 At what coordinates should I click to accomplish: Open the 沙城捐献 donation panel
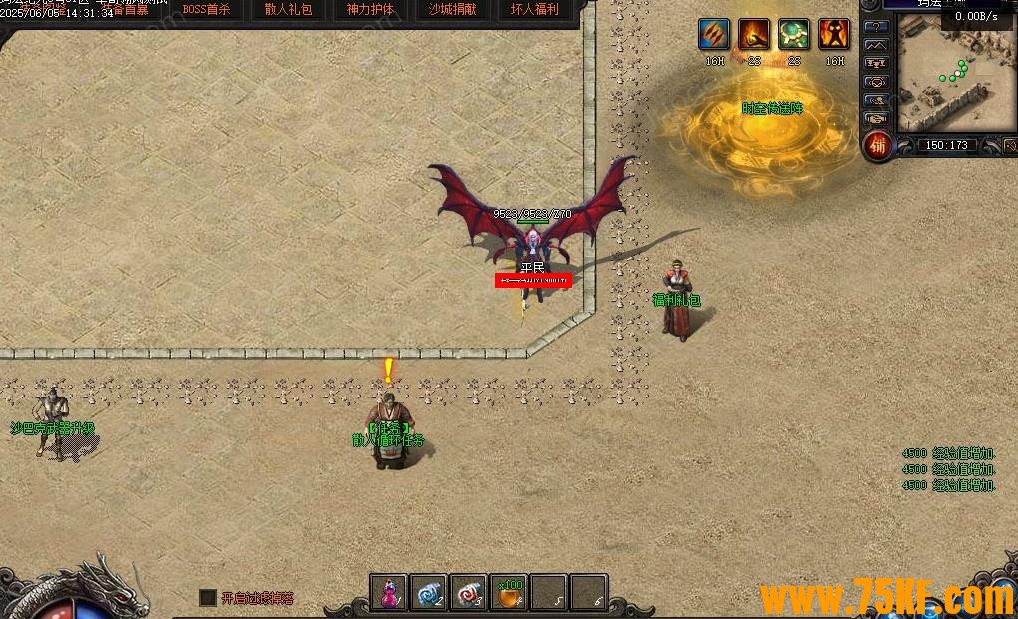tap(452, 10)
